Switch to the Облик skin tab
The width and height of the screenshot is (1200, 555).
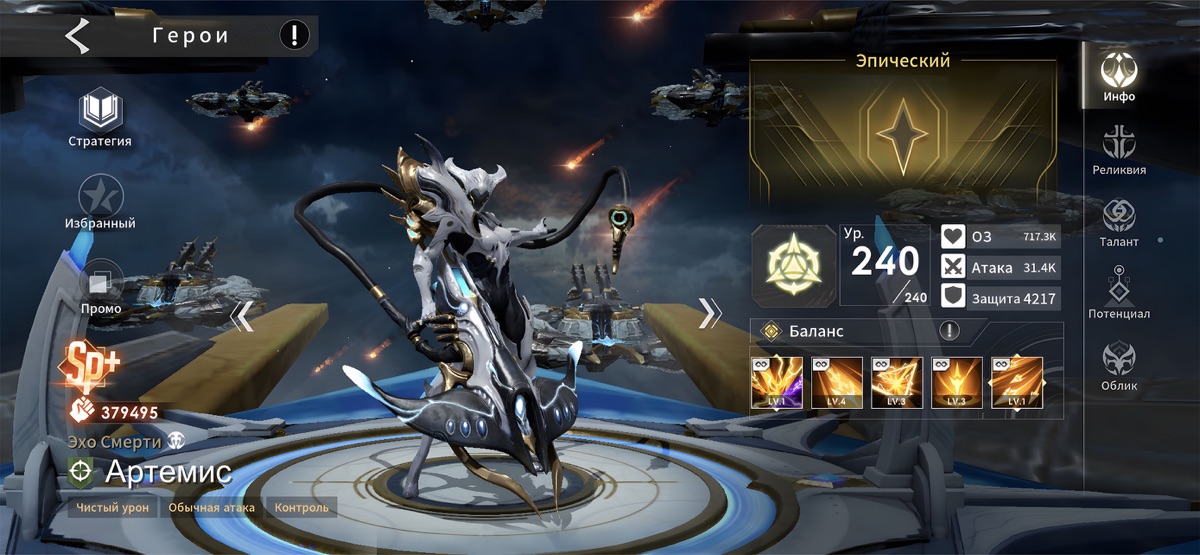(x=1119, y=363)
